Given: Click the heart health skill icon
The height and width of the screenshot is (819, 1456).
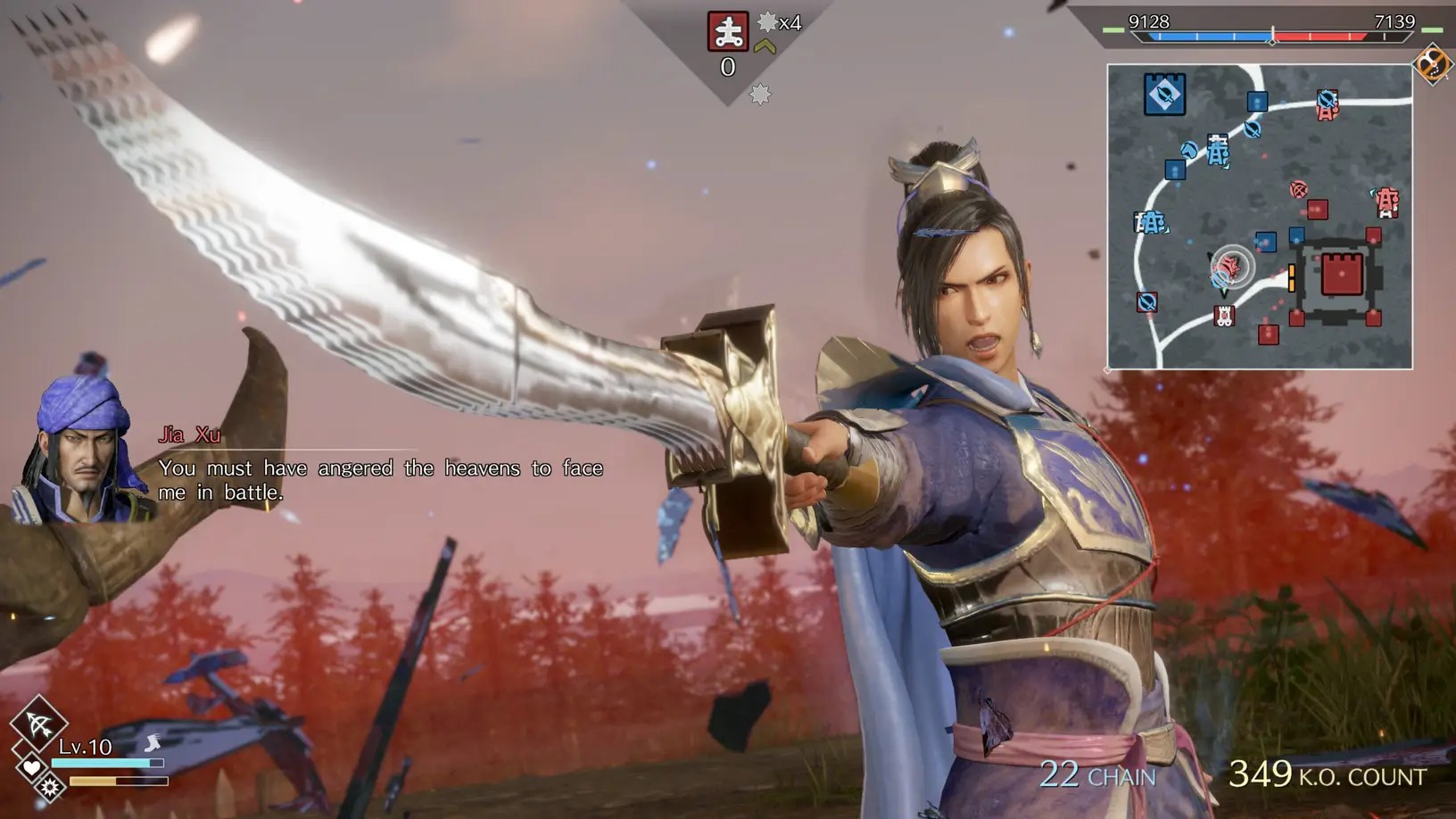Looking at the screenshot, I should coord(30,767).
